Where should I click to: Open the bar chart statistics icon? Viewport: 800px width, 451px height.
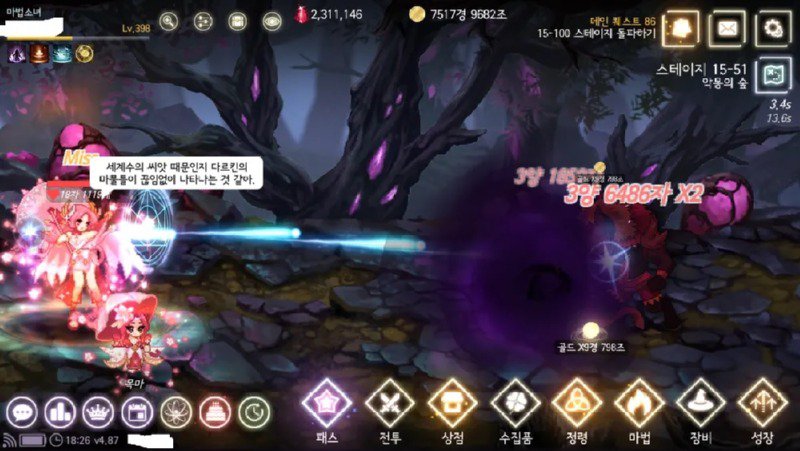tap(59, 411)
